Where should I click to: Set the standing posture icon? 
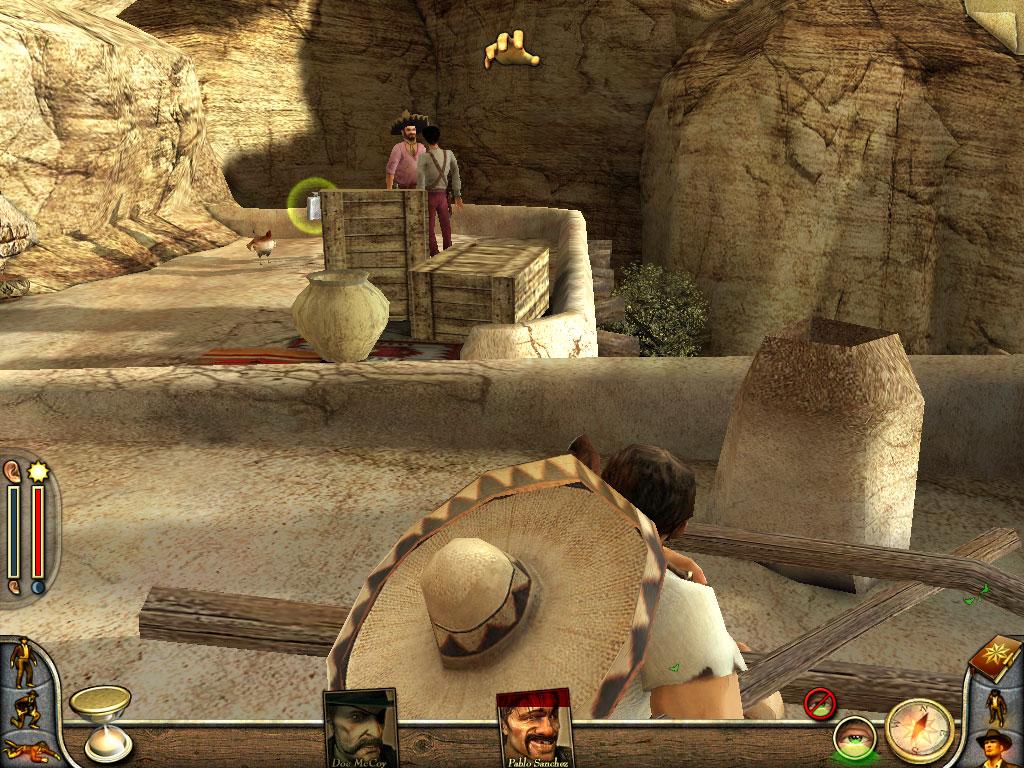(x=20, y=664)
